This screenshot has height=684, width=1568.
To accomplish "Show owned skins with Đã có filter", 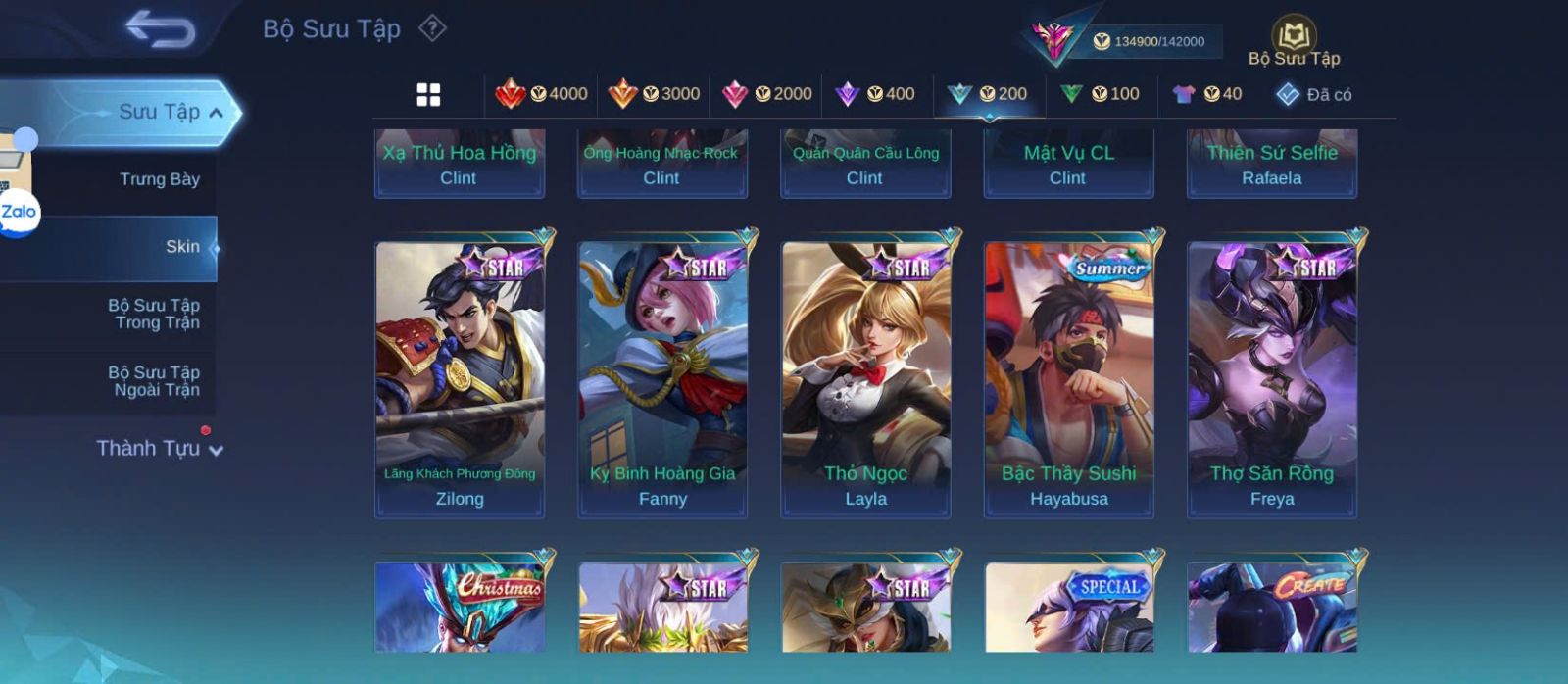I will tap(1314, 95).
